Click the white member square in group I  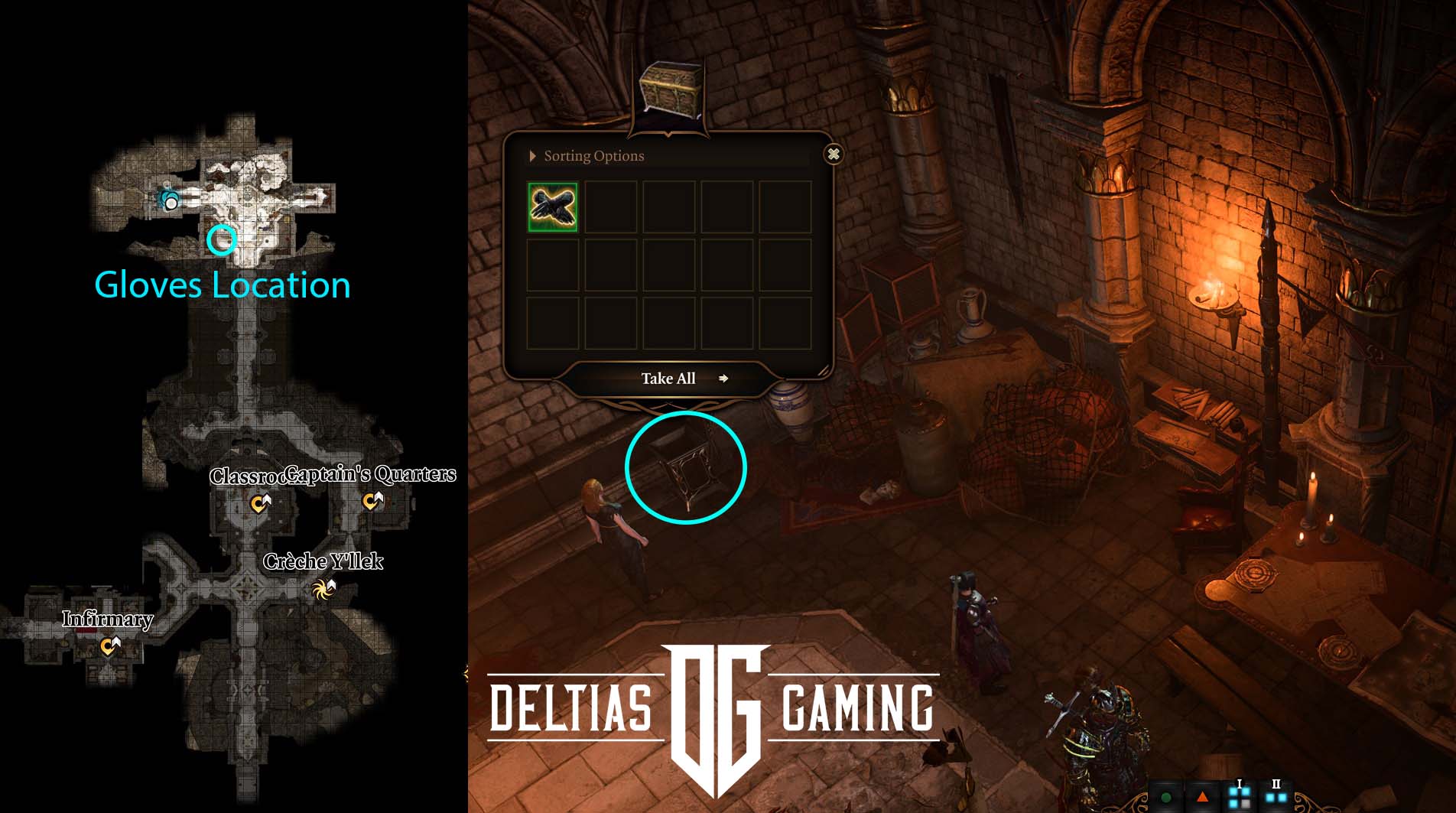coord(1245,805)
